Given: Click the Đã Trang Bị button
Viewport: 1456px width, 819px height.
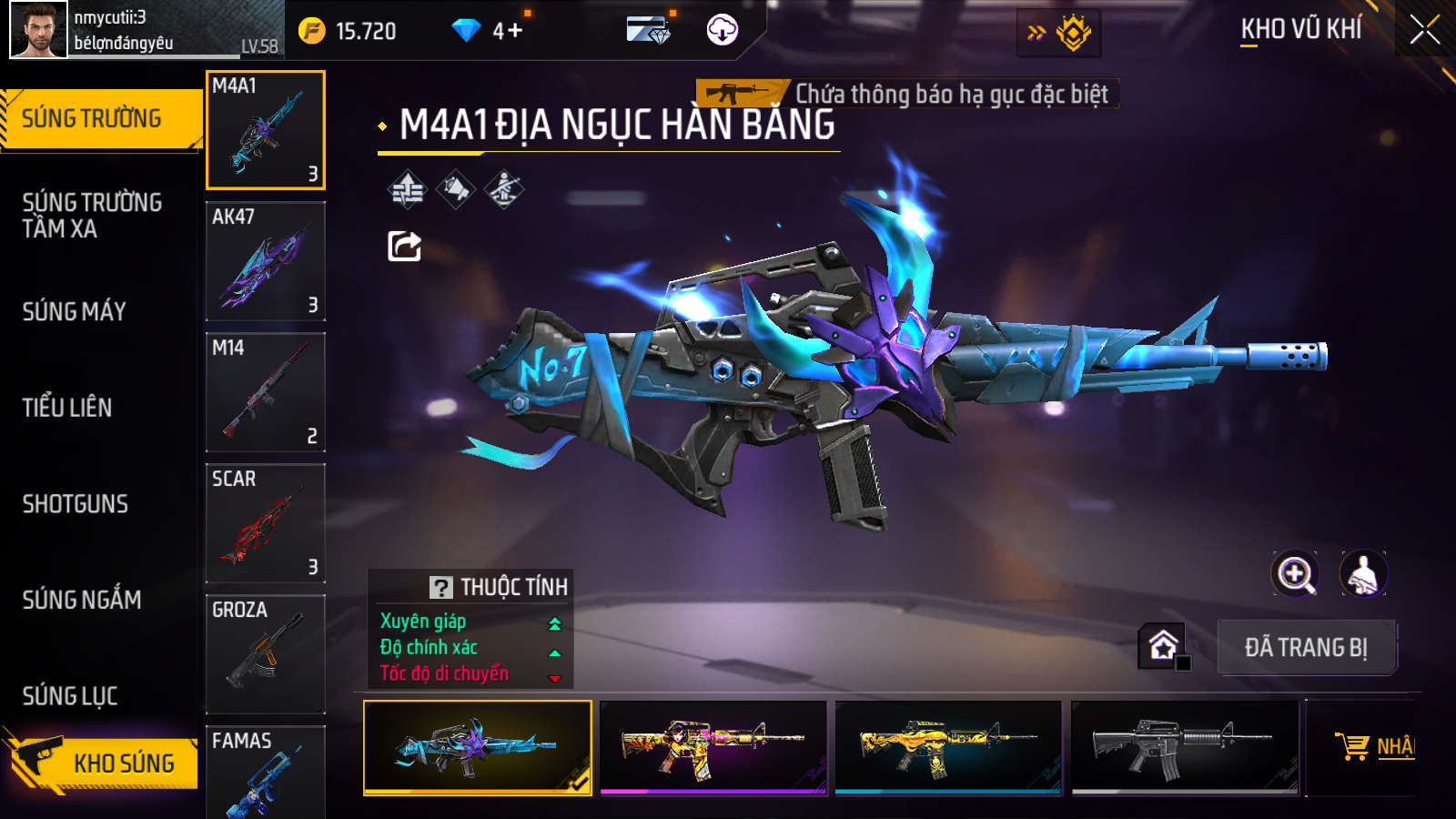Looking at the screenshot, I should click(x=1306, y=648).
